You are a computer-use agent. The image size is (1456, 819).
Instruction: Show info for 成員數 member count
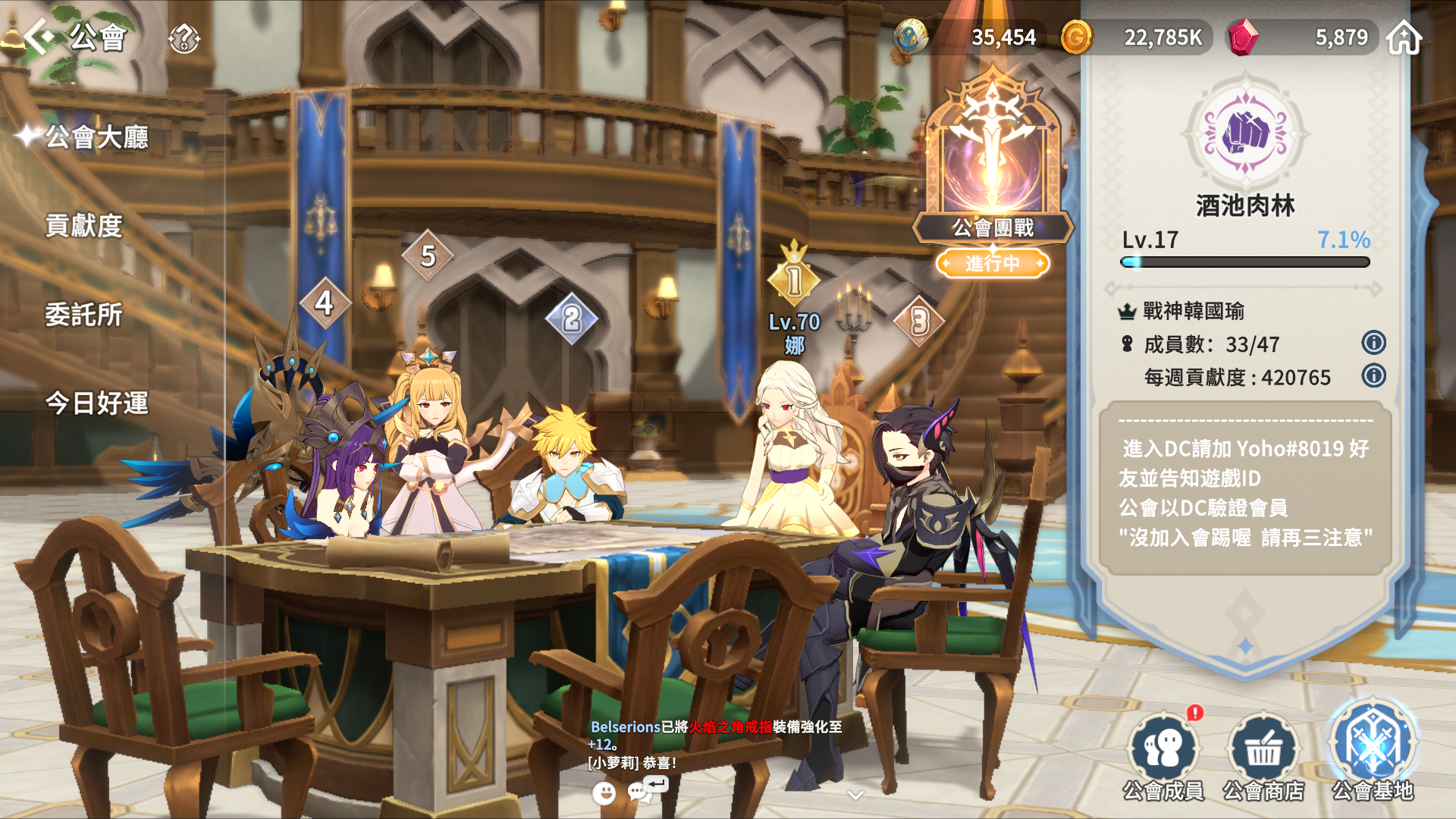pos(1373,343)
